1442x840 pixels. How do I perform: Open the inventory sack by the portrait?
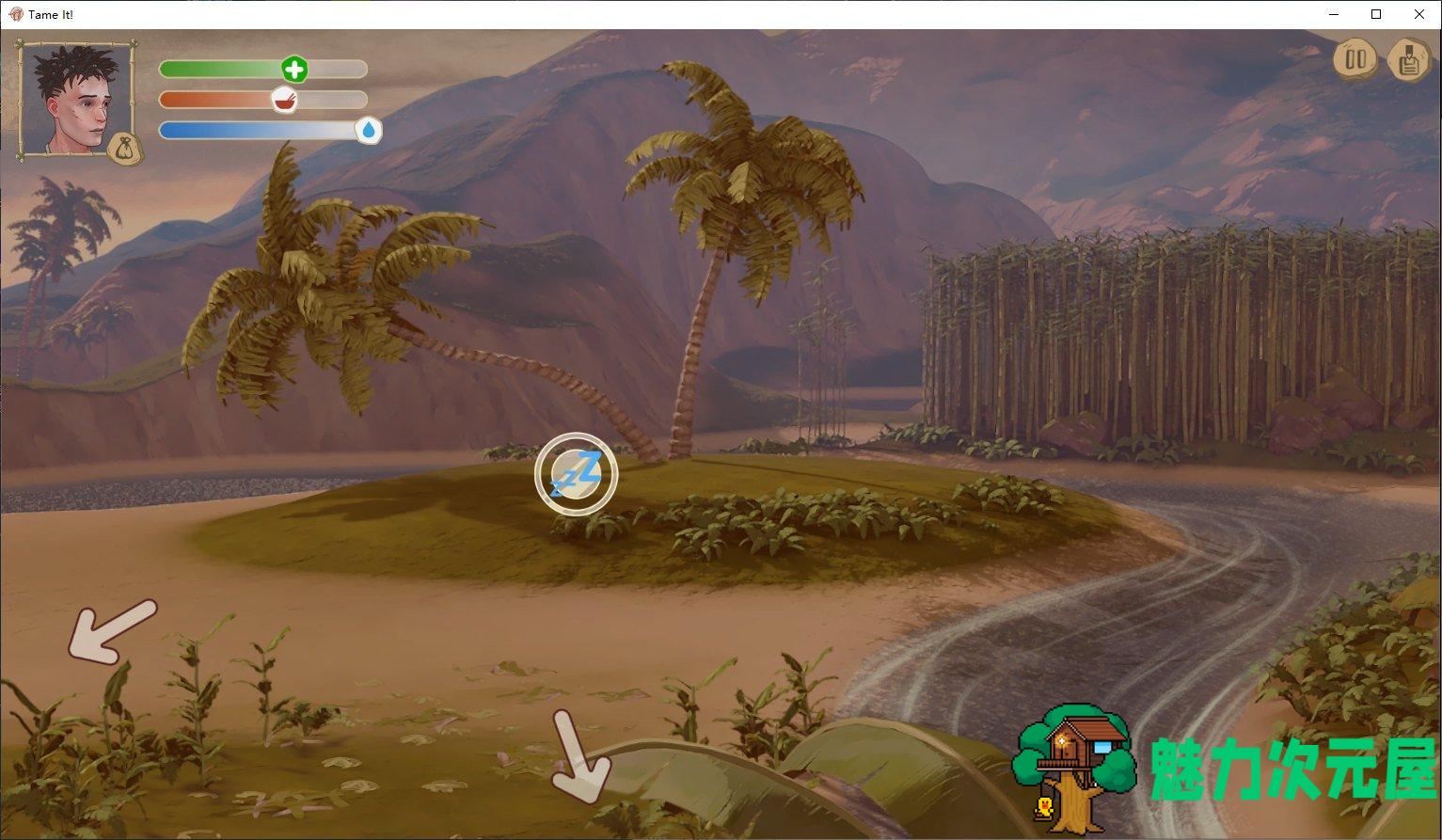(124, 149)
